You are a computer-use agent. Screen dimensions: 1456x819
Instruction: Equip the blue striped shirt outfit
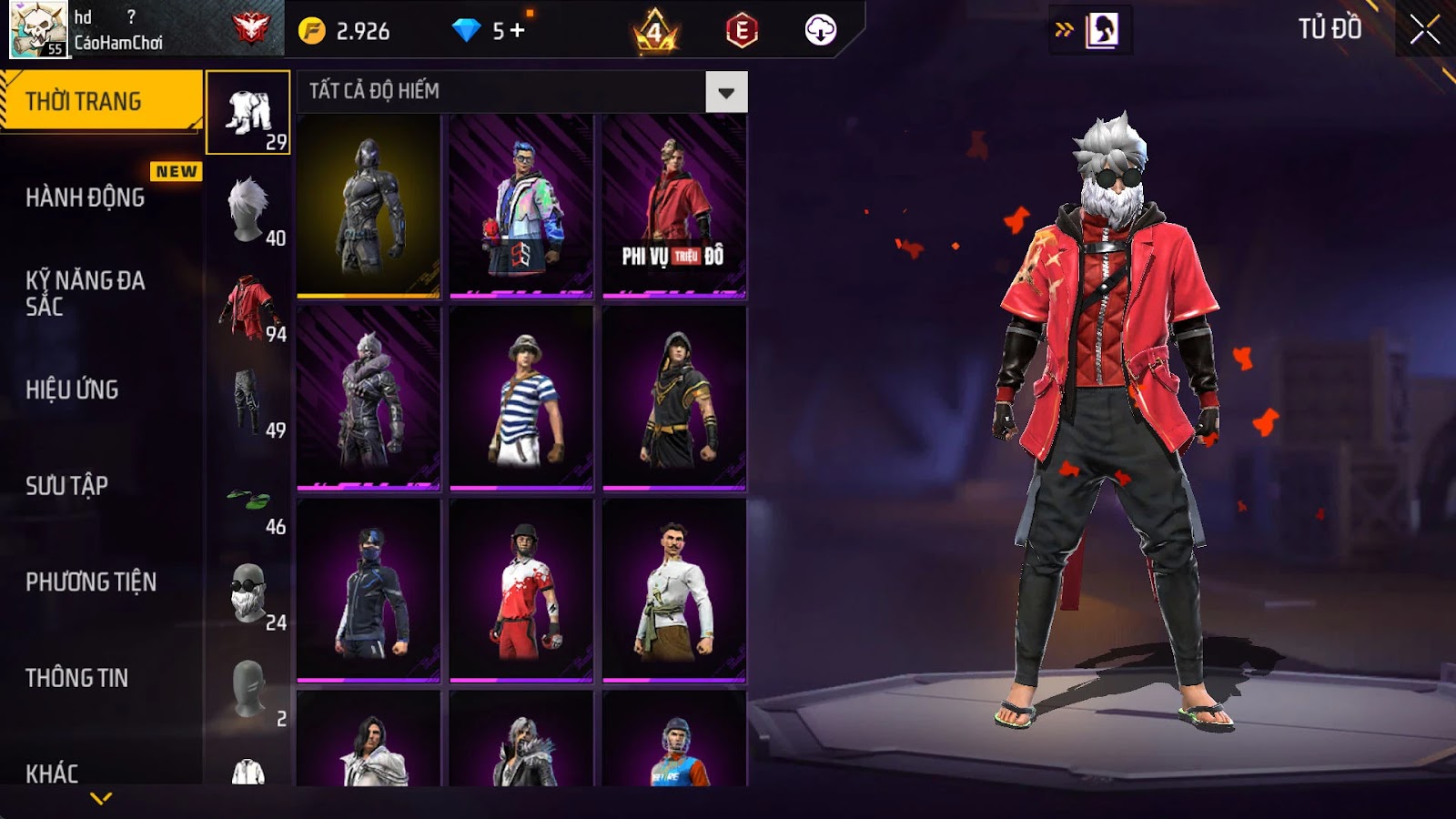click(521, 399)
